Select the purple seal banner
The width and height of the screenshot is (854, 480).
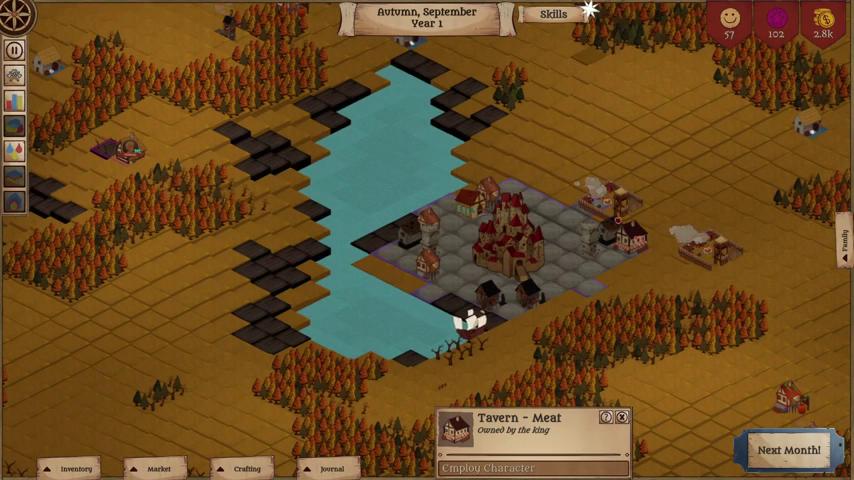pos(776,22)
